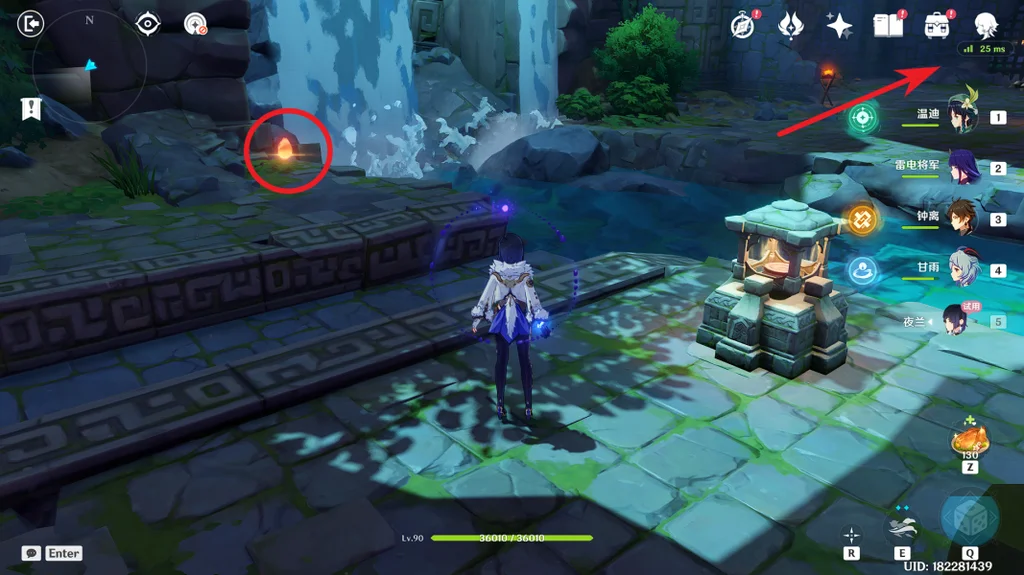Open the Adventurer Handbook book icon
This screenshot has height=575, width=1024.
888,26
